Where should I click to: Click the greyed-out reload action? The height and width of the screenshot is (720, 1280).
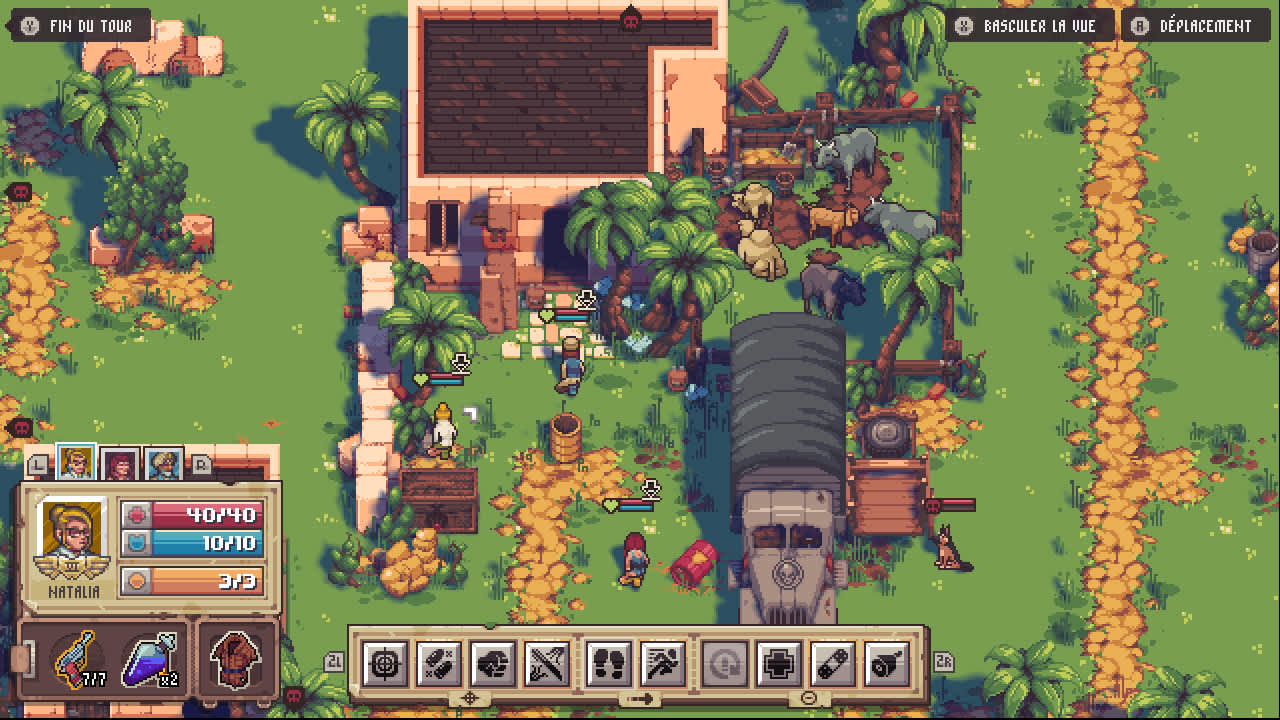tap(723, 663)
